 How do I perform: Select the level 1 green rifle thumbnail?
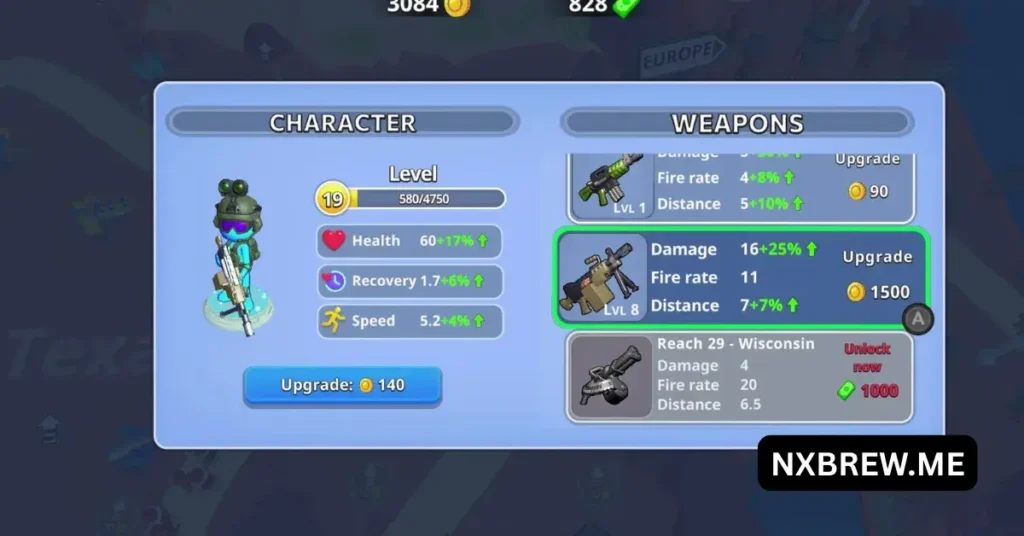pos(612,184)
